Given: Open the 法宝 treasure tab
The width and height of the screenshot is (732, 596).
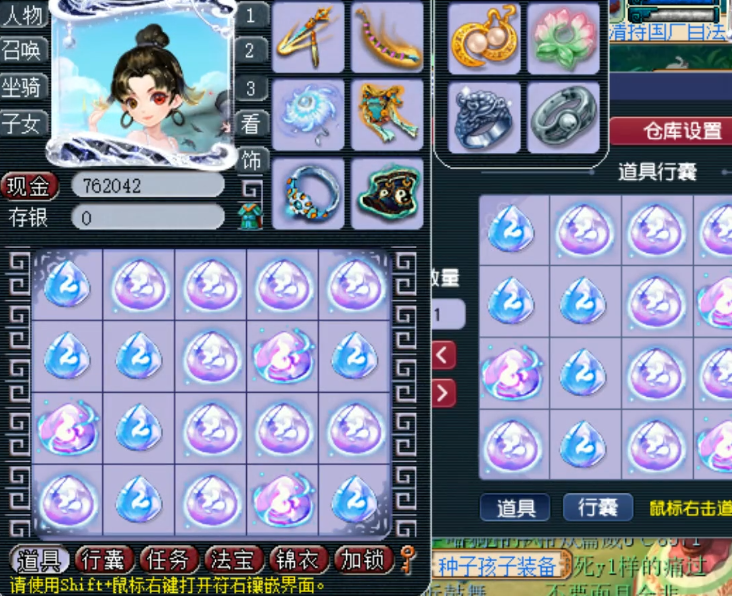Looking at the screenshot, I should 230,560.
